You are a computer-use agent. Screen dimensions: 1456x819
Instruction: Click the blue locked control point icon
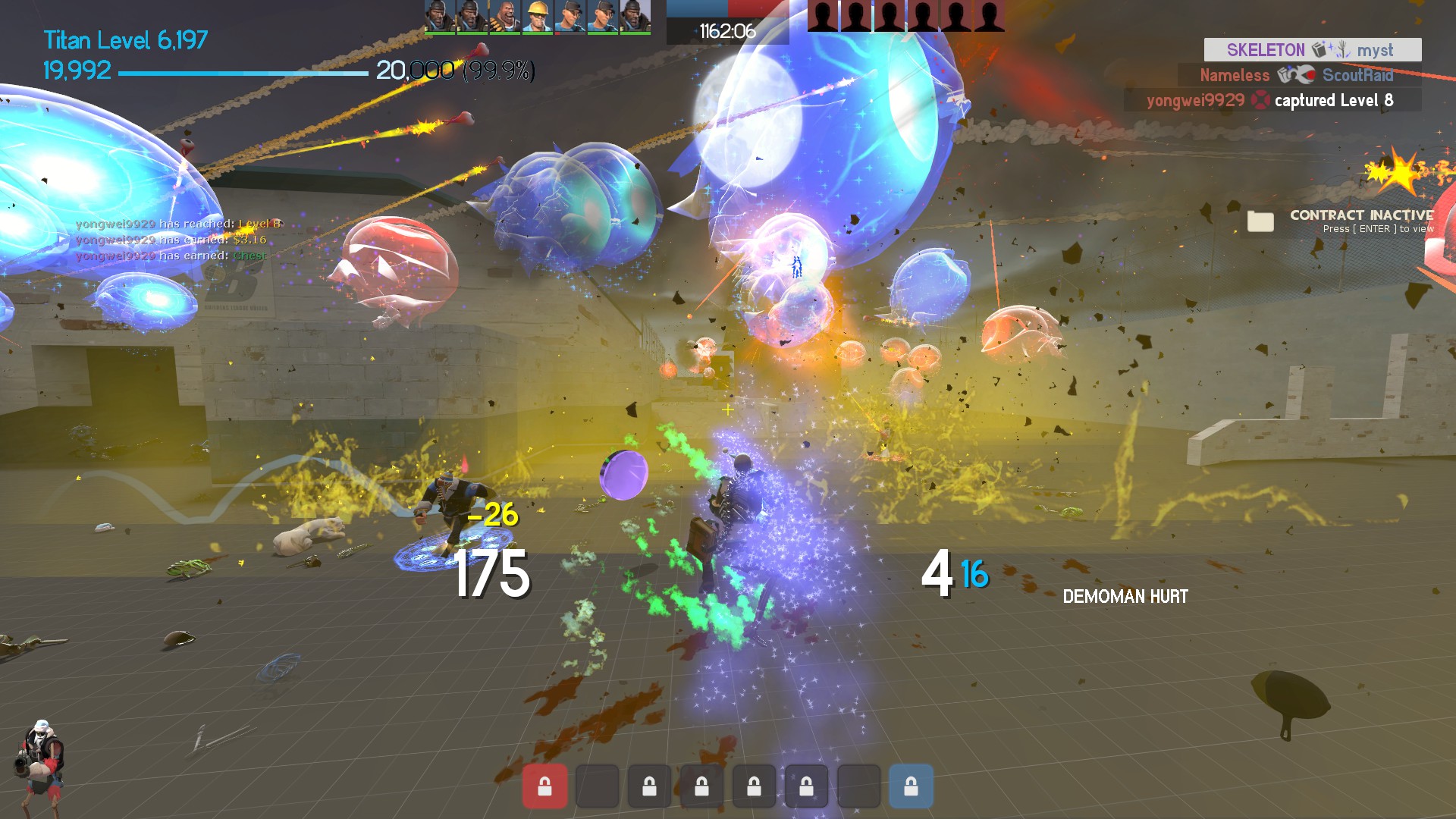pos(911,786)
